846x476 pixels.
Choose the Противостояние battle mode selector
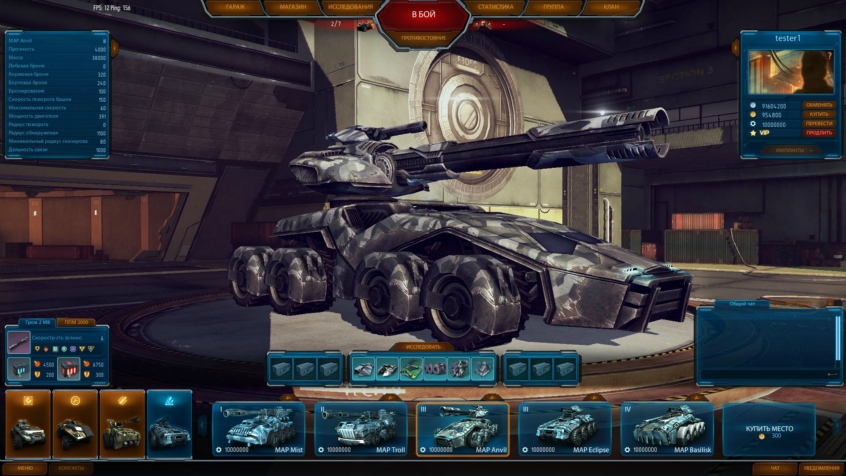click(x=422, y=38)
